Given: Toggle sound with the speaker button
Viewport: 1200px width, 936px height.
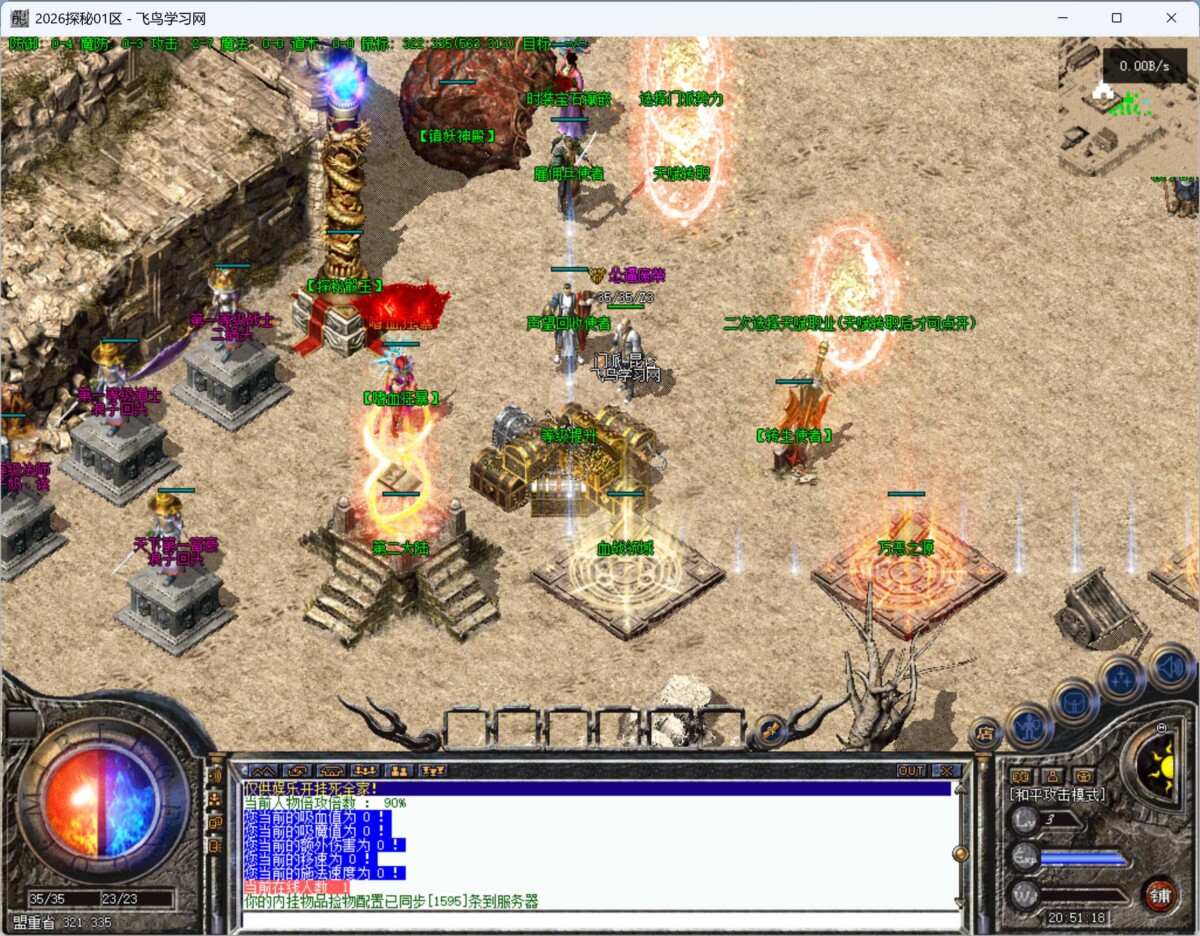Looking at the screenshot, I should tap(1169, 666).
